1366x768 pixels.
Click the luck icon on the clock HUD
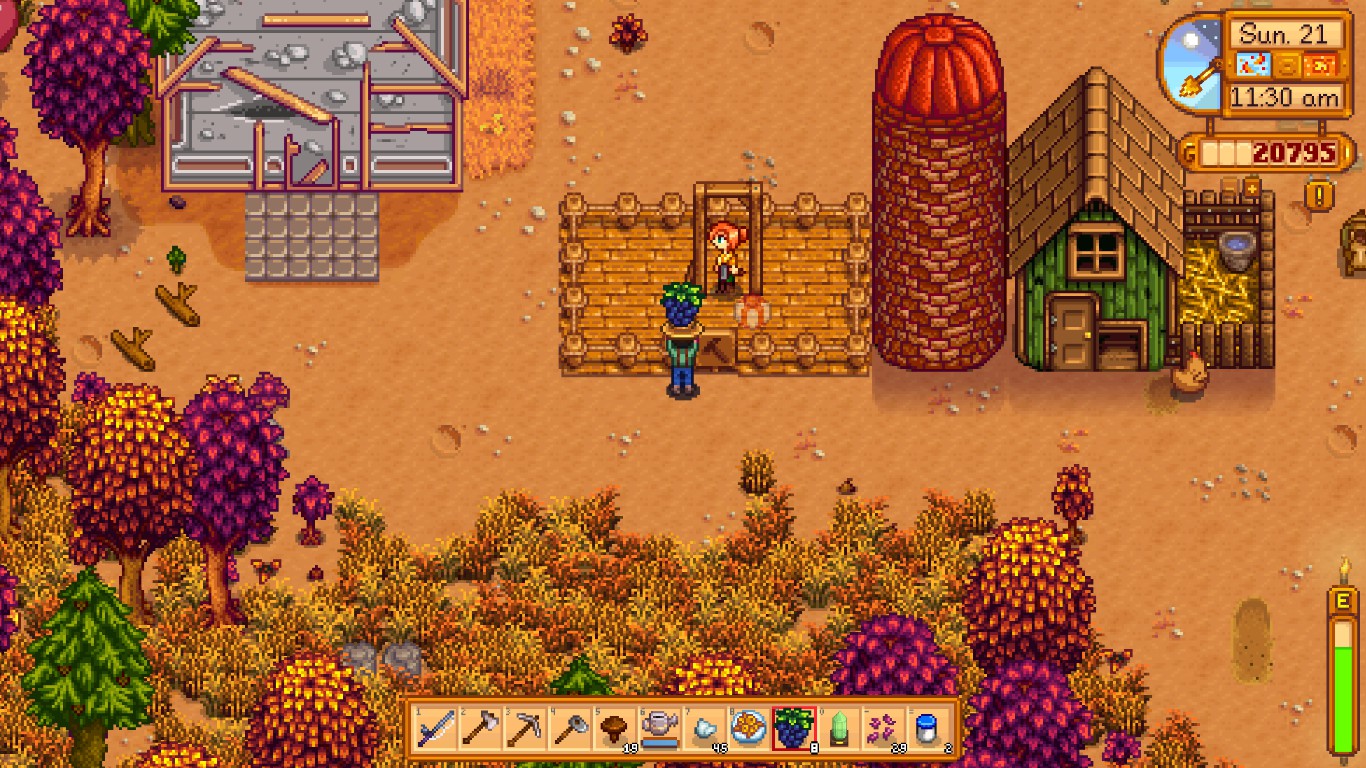point(1287,64)
